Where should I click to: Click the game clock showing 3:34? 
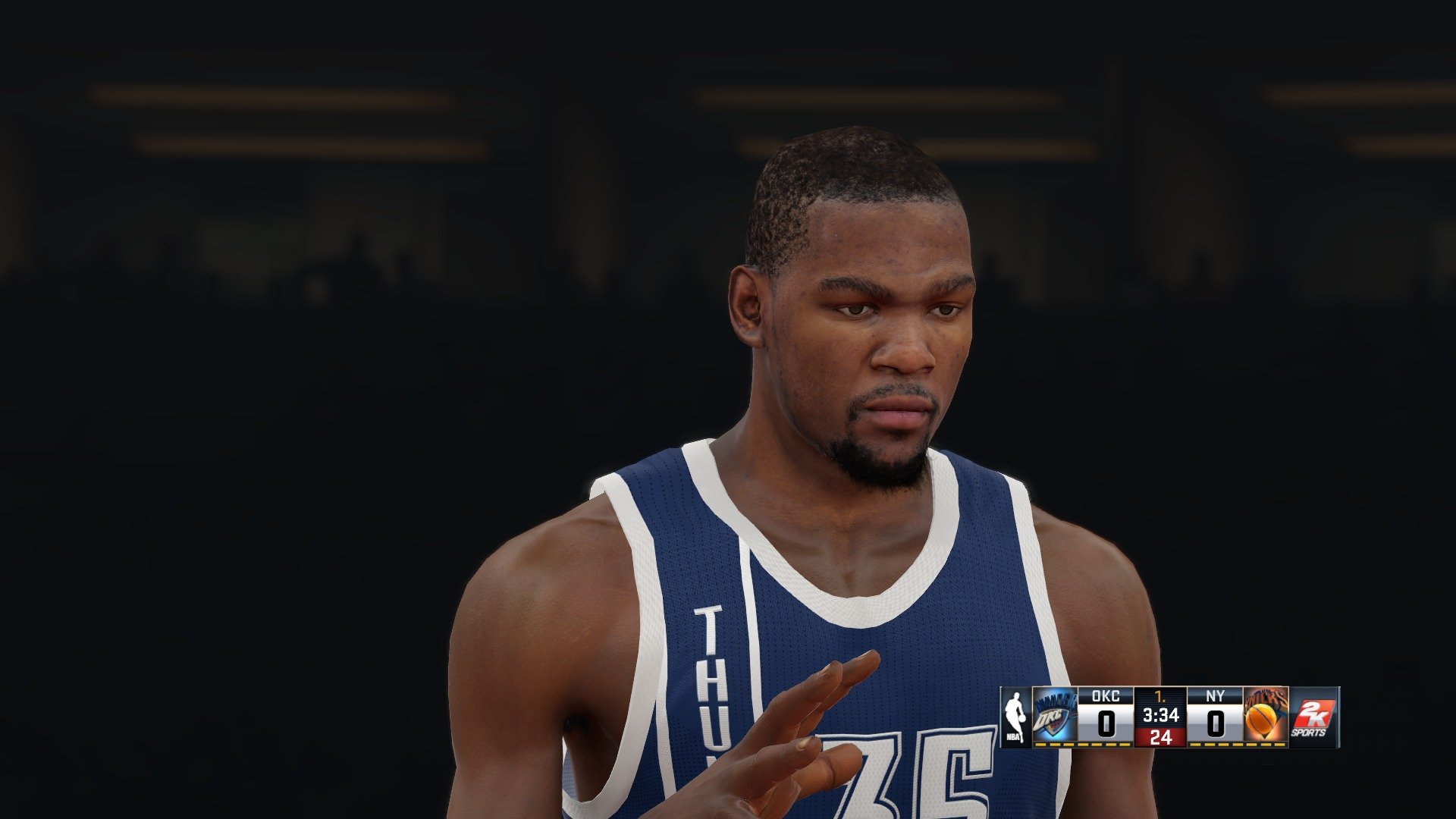(x=1161, y=714)
